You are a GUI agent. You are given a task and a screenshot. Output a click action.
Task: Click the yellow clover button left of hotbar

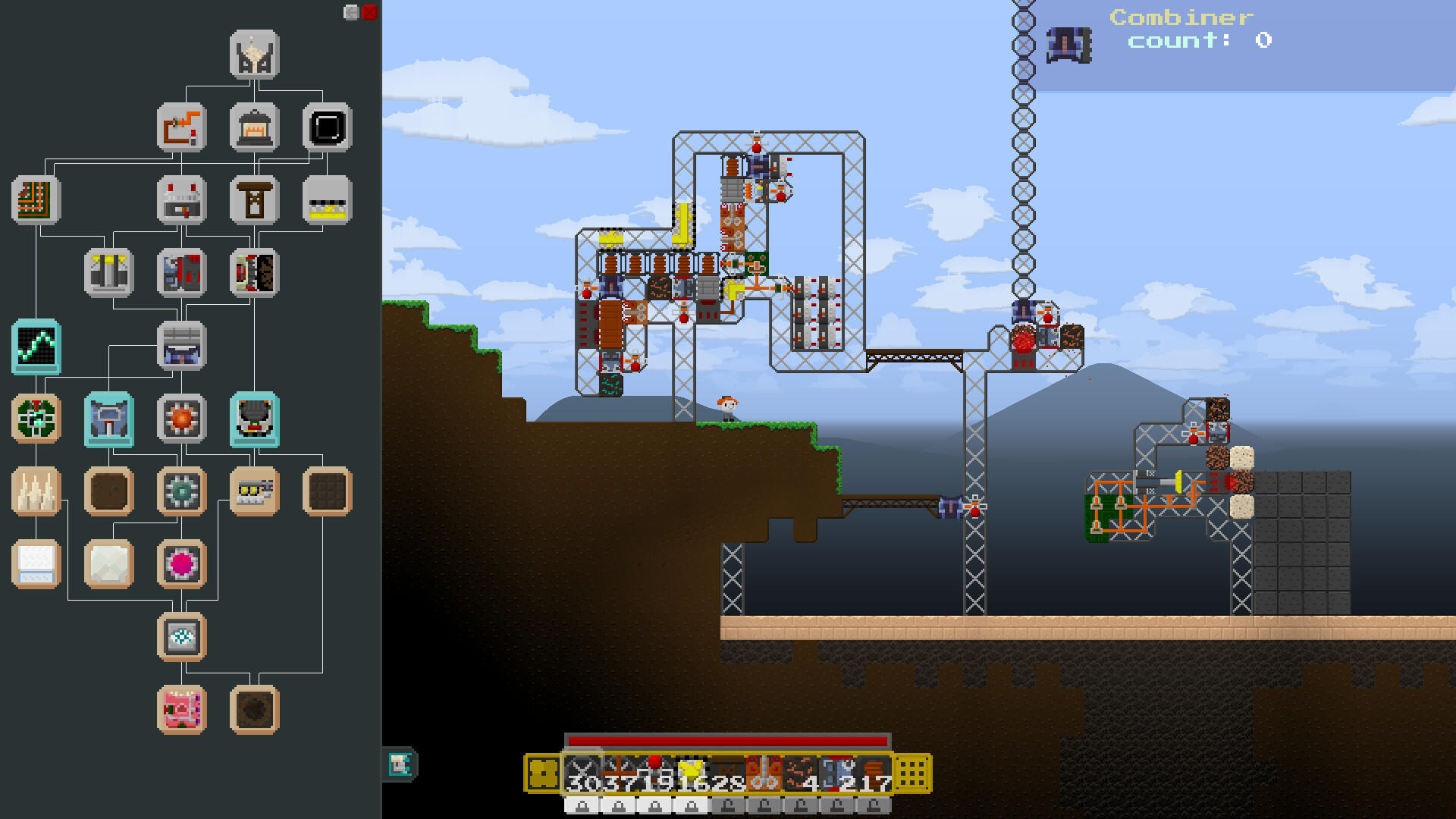[543, 774]
